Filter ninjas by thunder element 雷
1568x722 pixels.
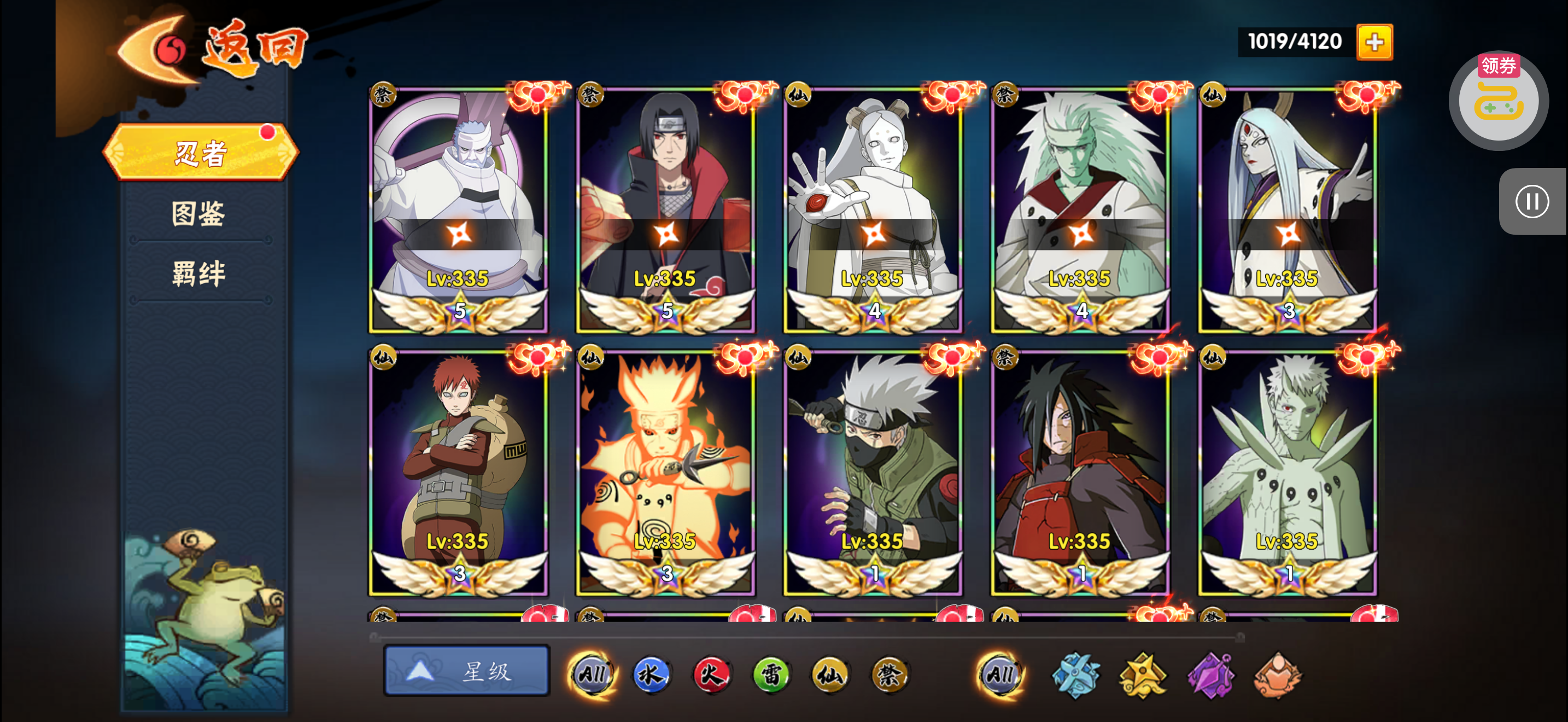(770, 674)
